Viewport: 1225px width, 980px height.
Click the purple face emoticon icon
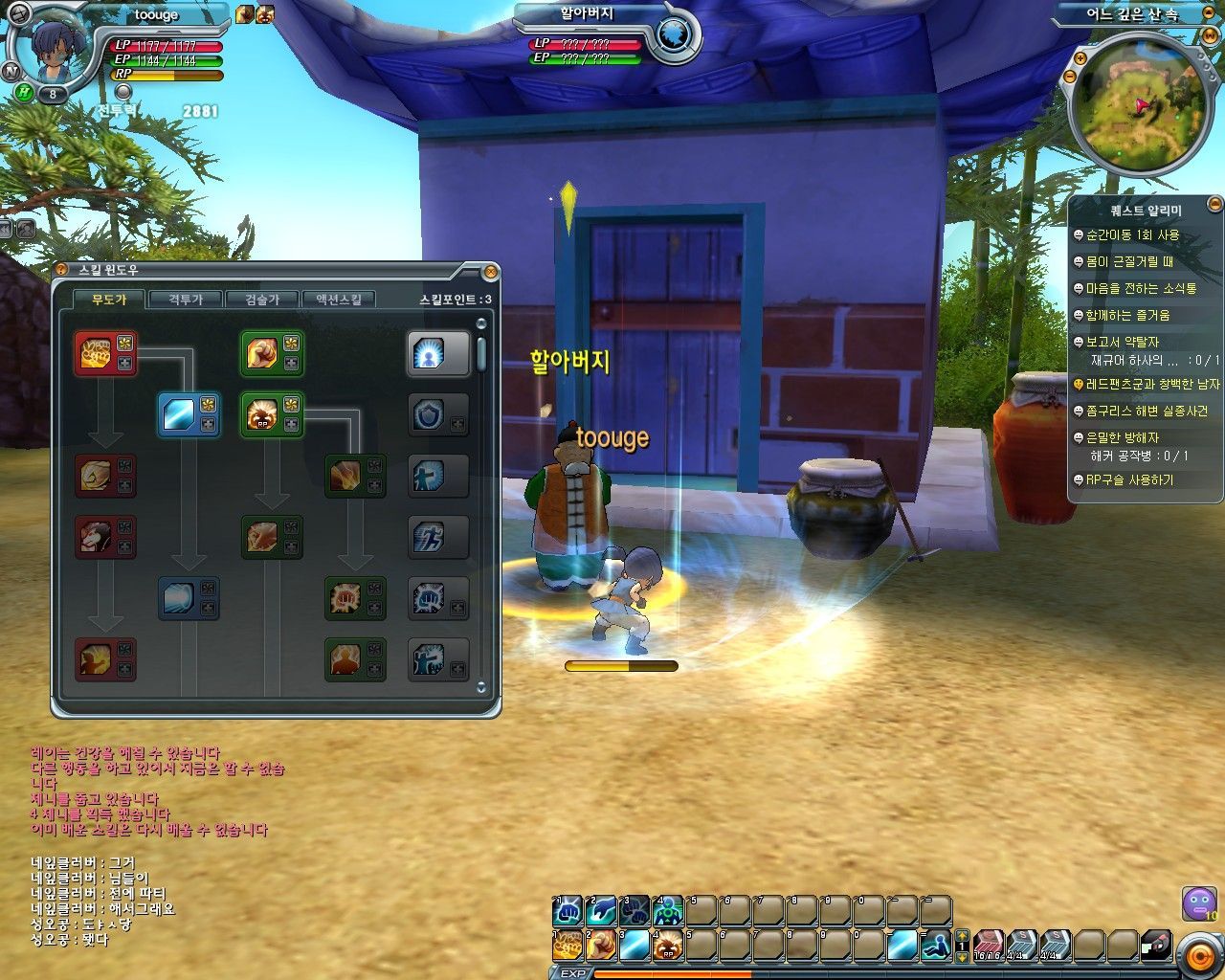[x=1198, y=903]
